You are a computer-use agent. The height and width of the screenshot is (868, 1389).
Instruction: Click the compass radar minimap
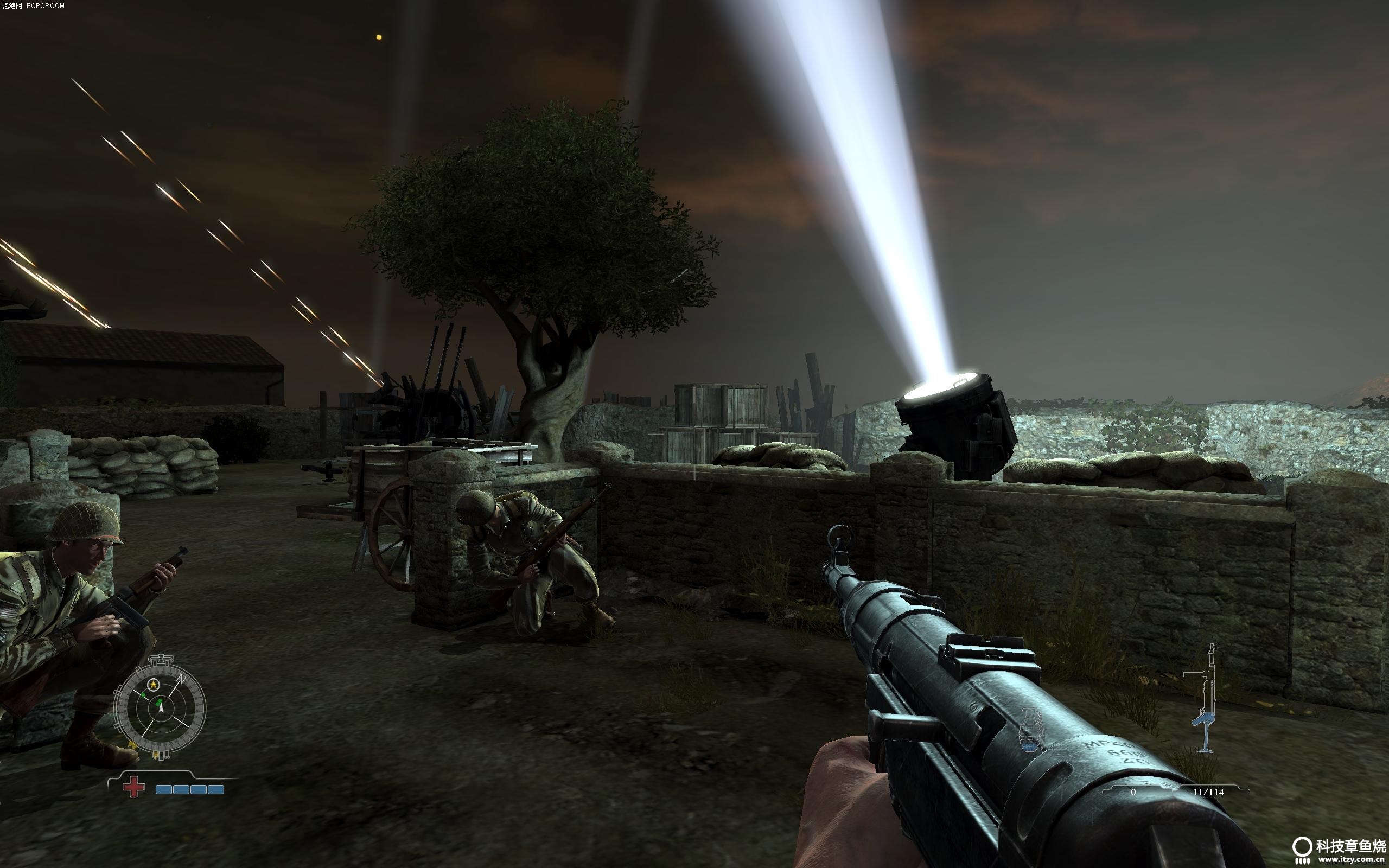tap(160, 708)
